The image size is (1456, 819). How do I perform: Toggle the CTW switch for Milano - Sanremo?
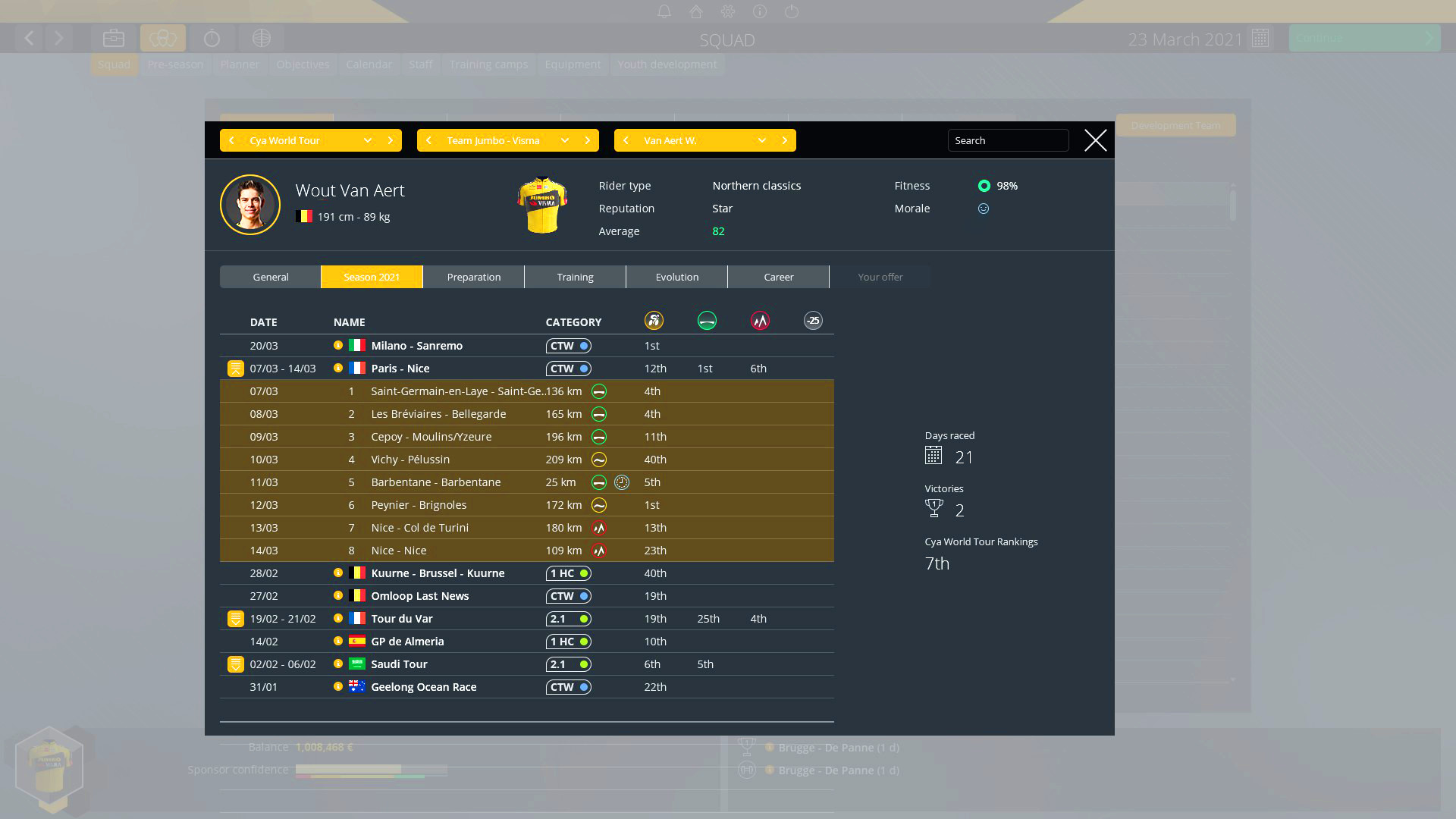(x=568, y=346)
